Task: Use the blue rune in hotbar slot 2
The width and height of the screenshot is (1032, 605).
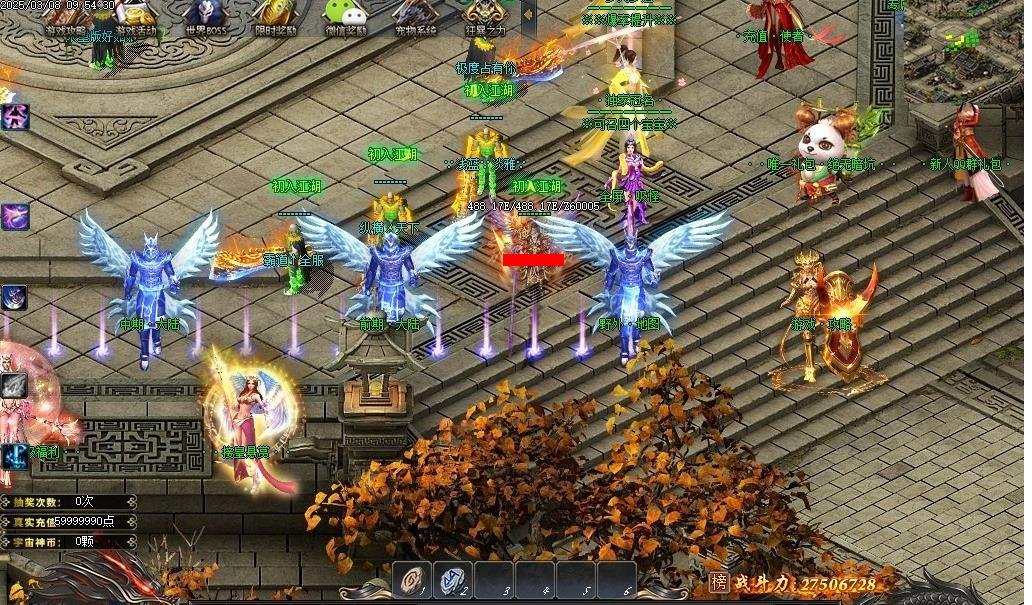Action: click(x=453, y=580)
